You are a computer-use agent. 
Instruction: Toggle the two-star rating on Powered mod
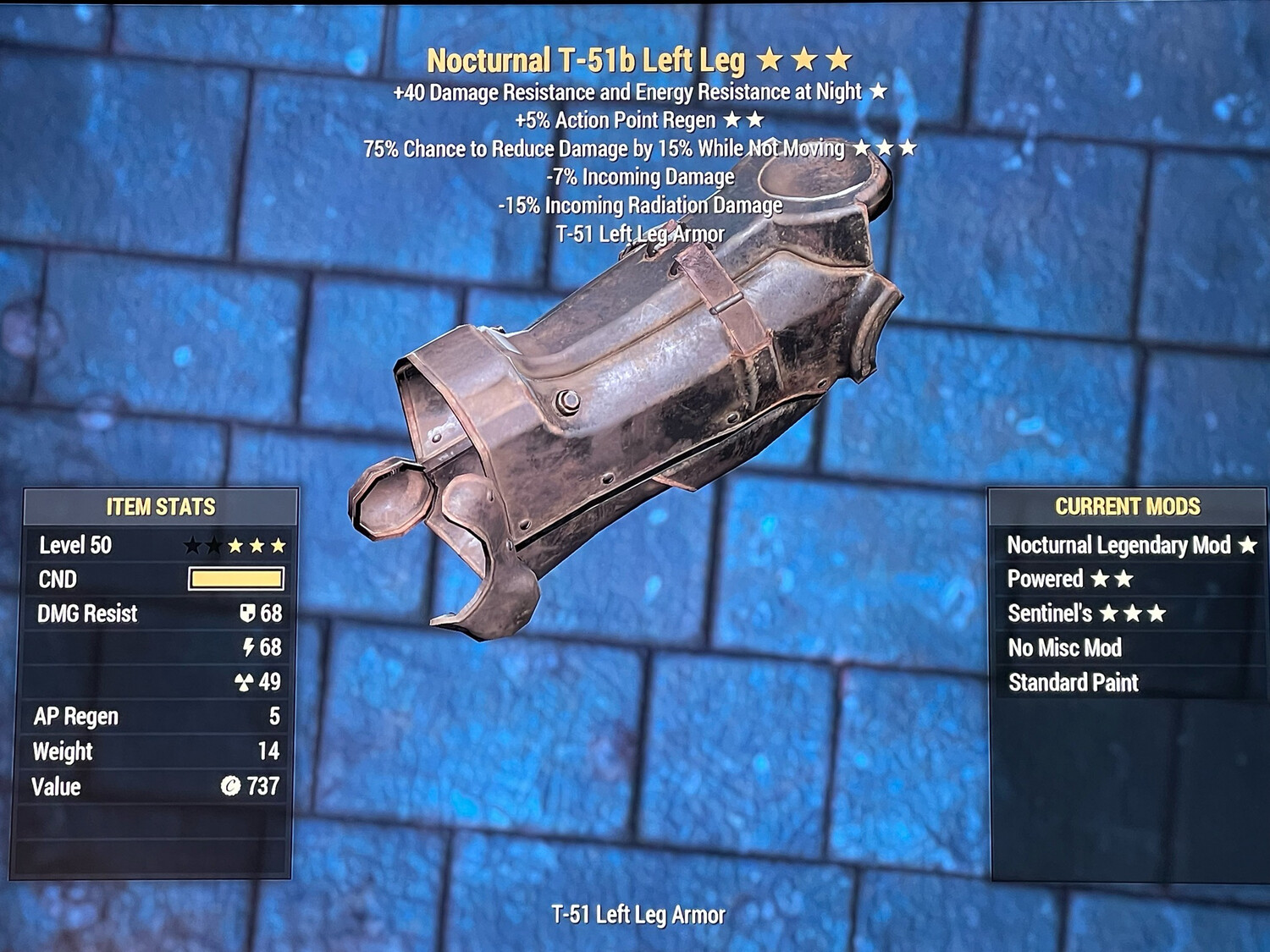1112,580
